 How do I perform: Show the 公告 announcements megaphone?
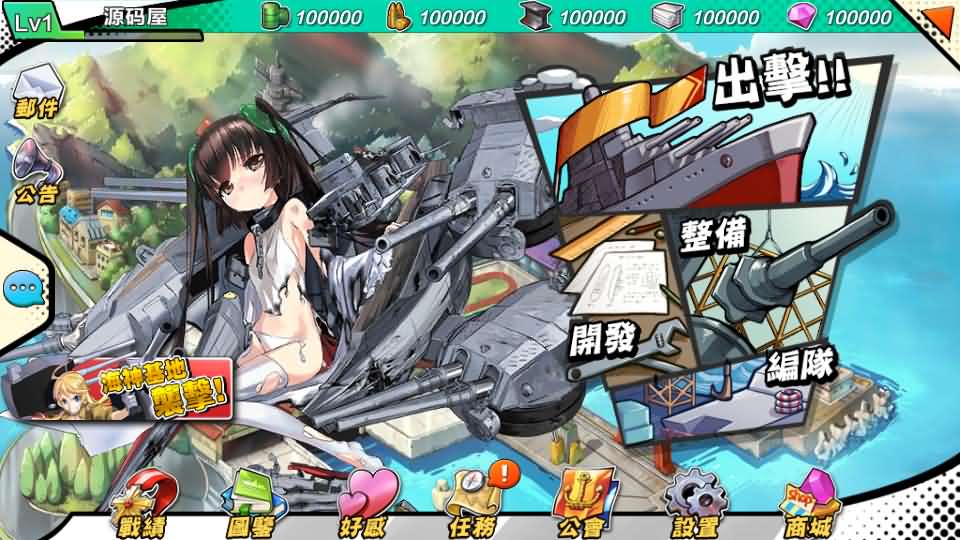tap(37, 172)
